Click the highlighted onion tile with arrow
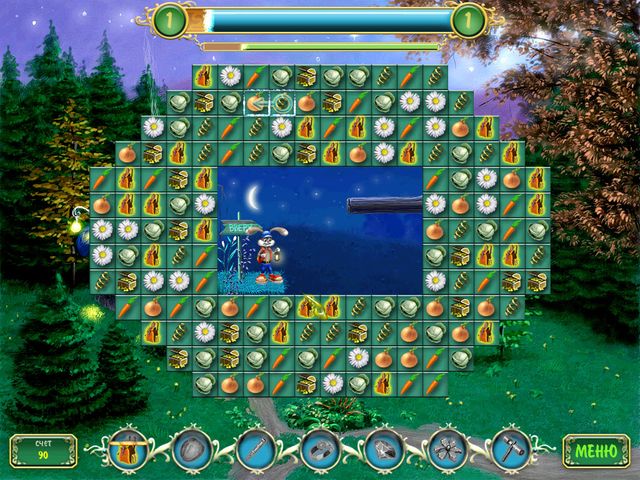This screenshot has height=480, width=640. pyautogui.click(x=257, y=102)
